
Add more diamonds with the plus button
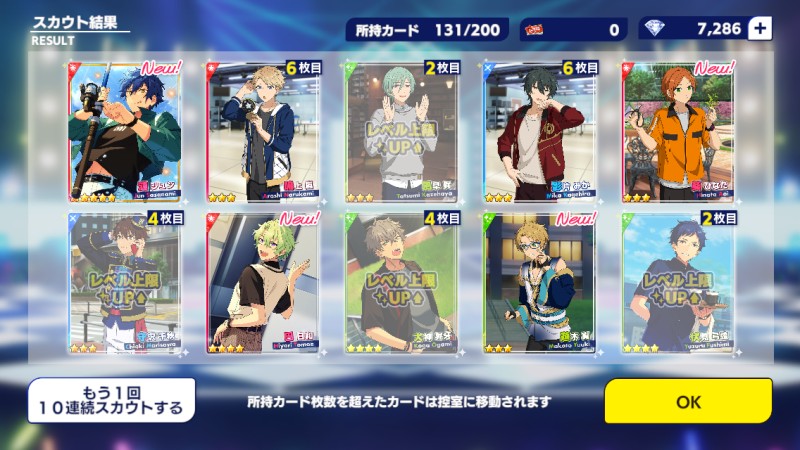(x=760, y=28)
